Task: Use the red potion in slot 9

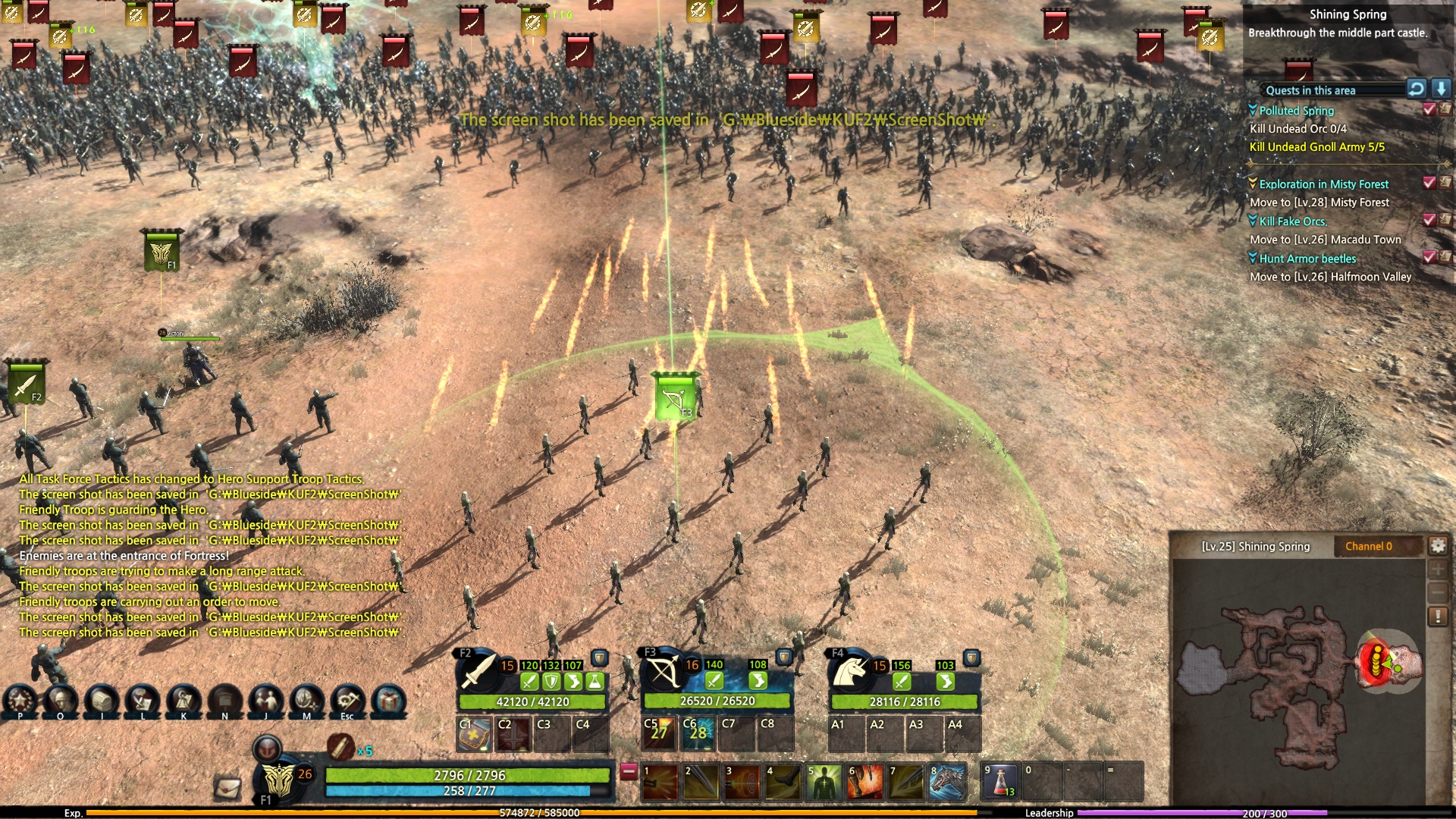Action: 1000,782
